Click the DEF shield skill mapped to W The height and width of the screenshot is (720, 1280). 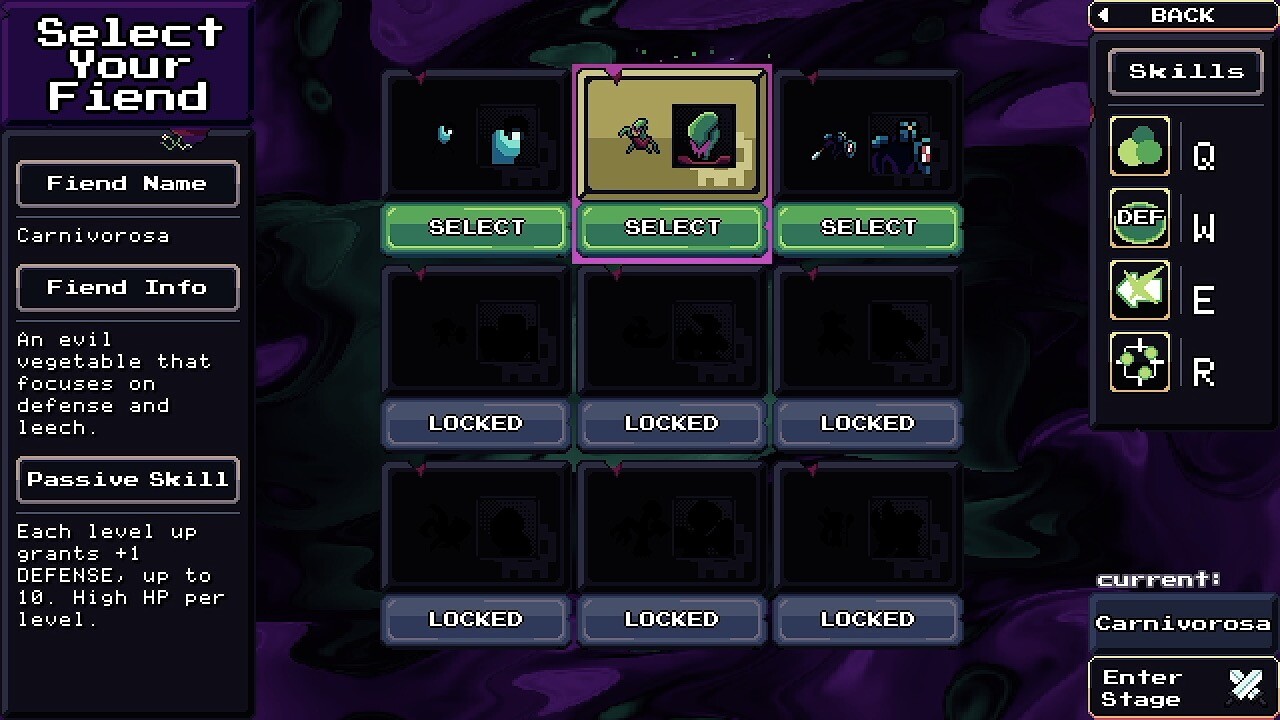(x=1139, y=219)
